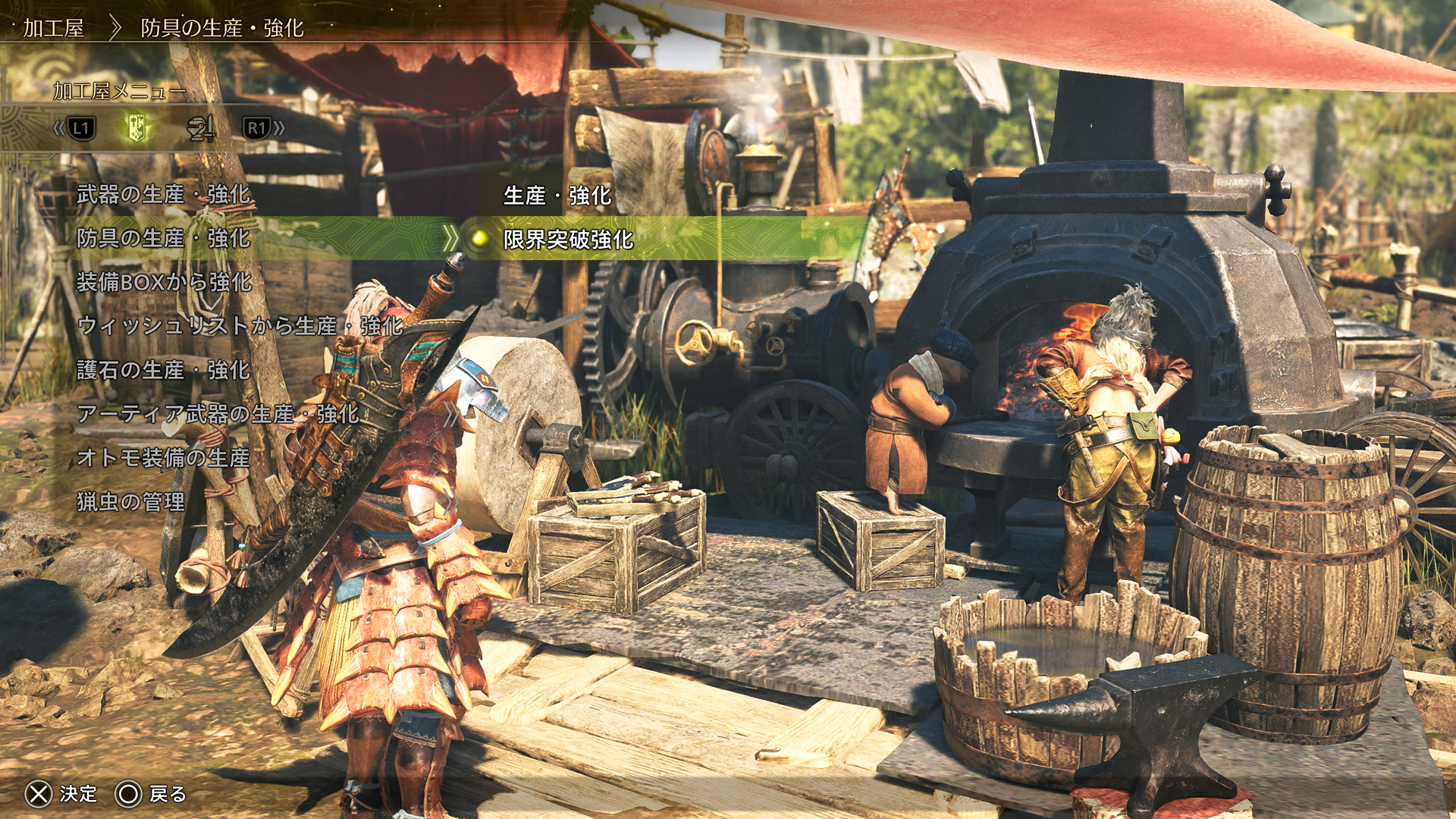The height and width of the screenshot is (819, 1456).
Task: Select the highlighted 限界突破強化 option
Action: coord(568,240)
